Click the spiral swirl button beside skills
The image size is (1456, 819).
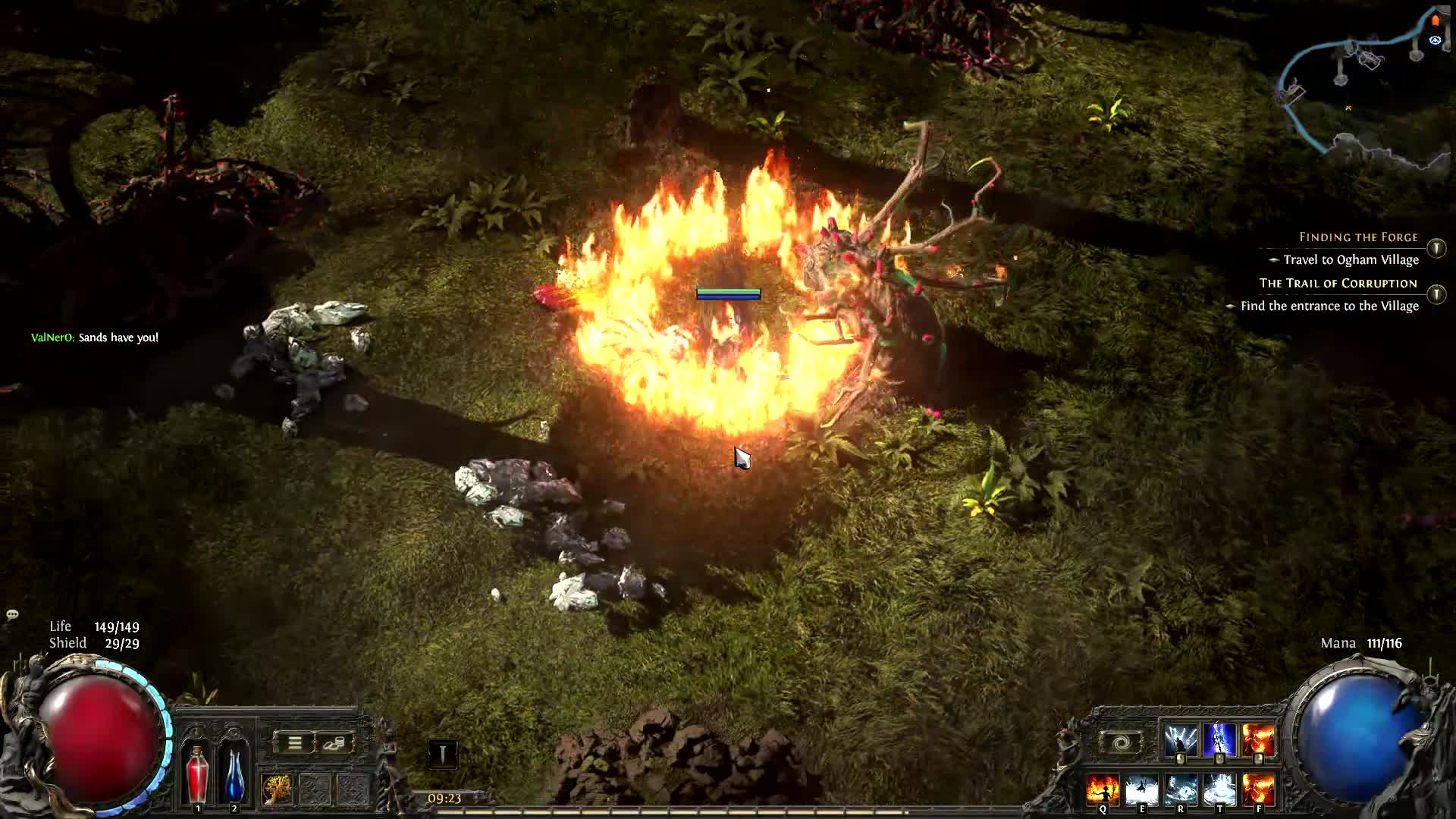(1120, 743)
